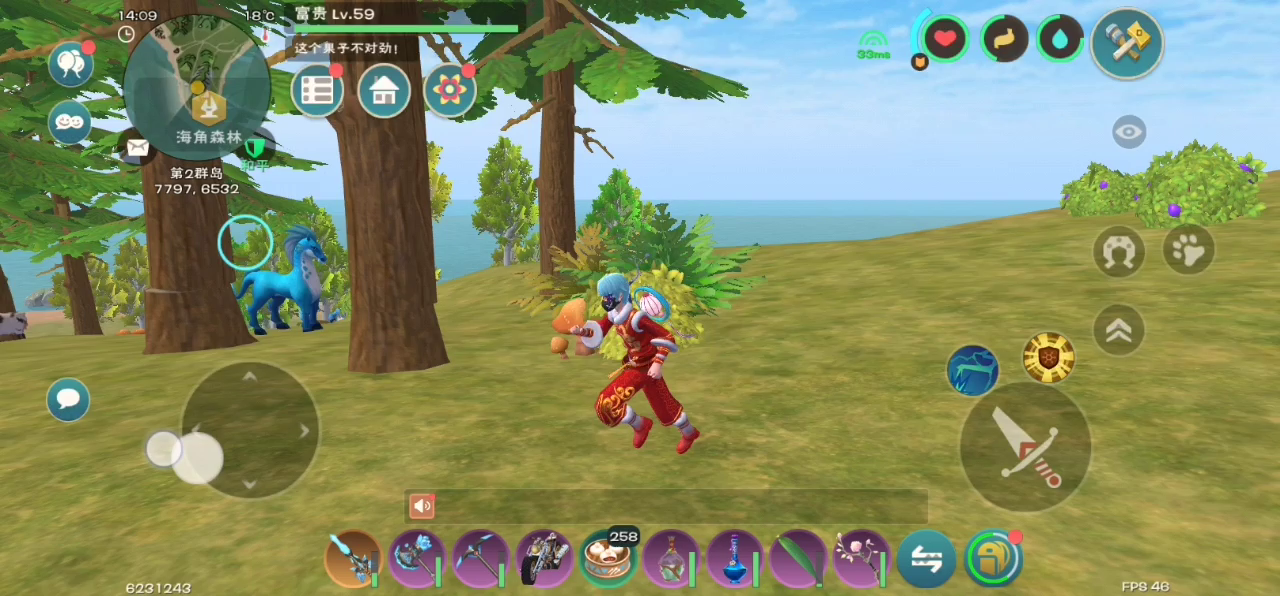
Task: Activate the golden shield skill
Action: (1048, 357)
